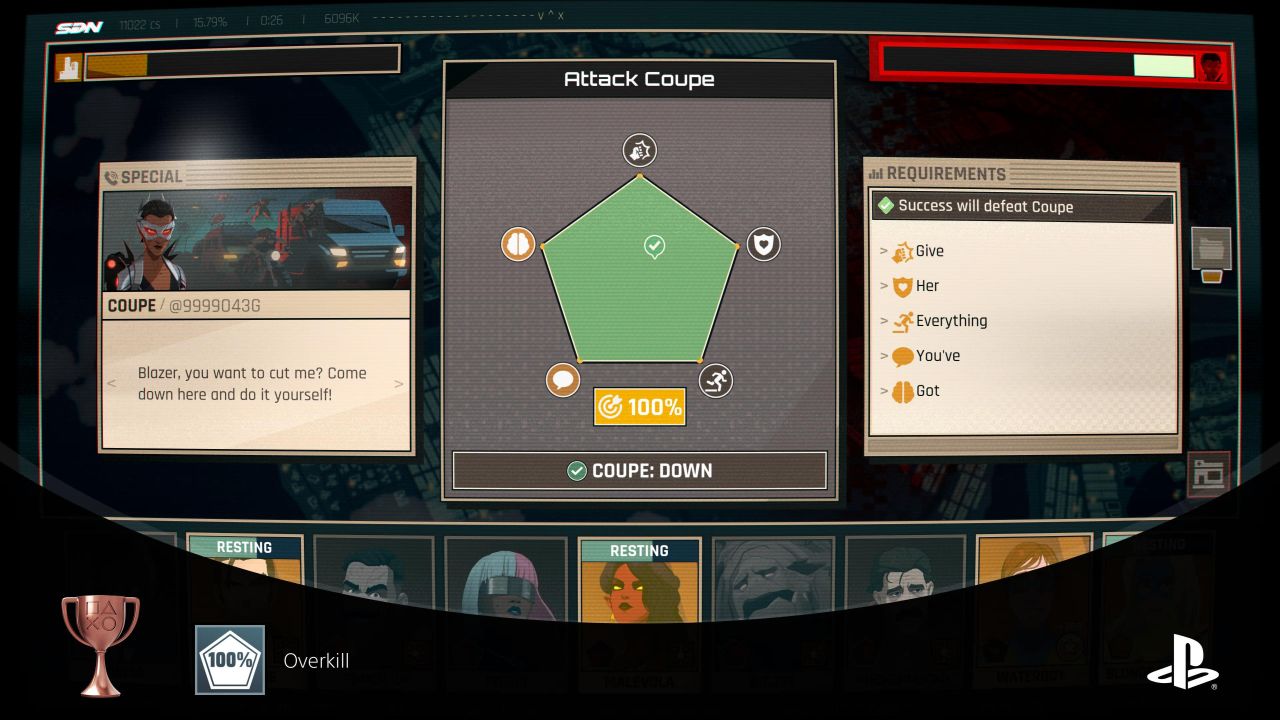Select the brain intellect icon on pentagon
This screenshot has height=720, width=1280.
(x=517, y=244)
